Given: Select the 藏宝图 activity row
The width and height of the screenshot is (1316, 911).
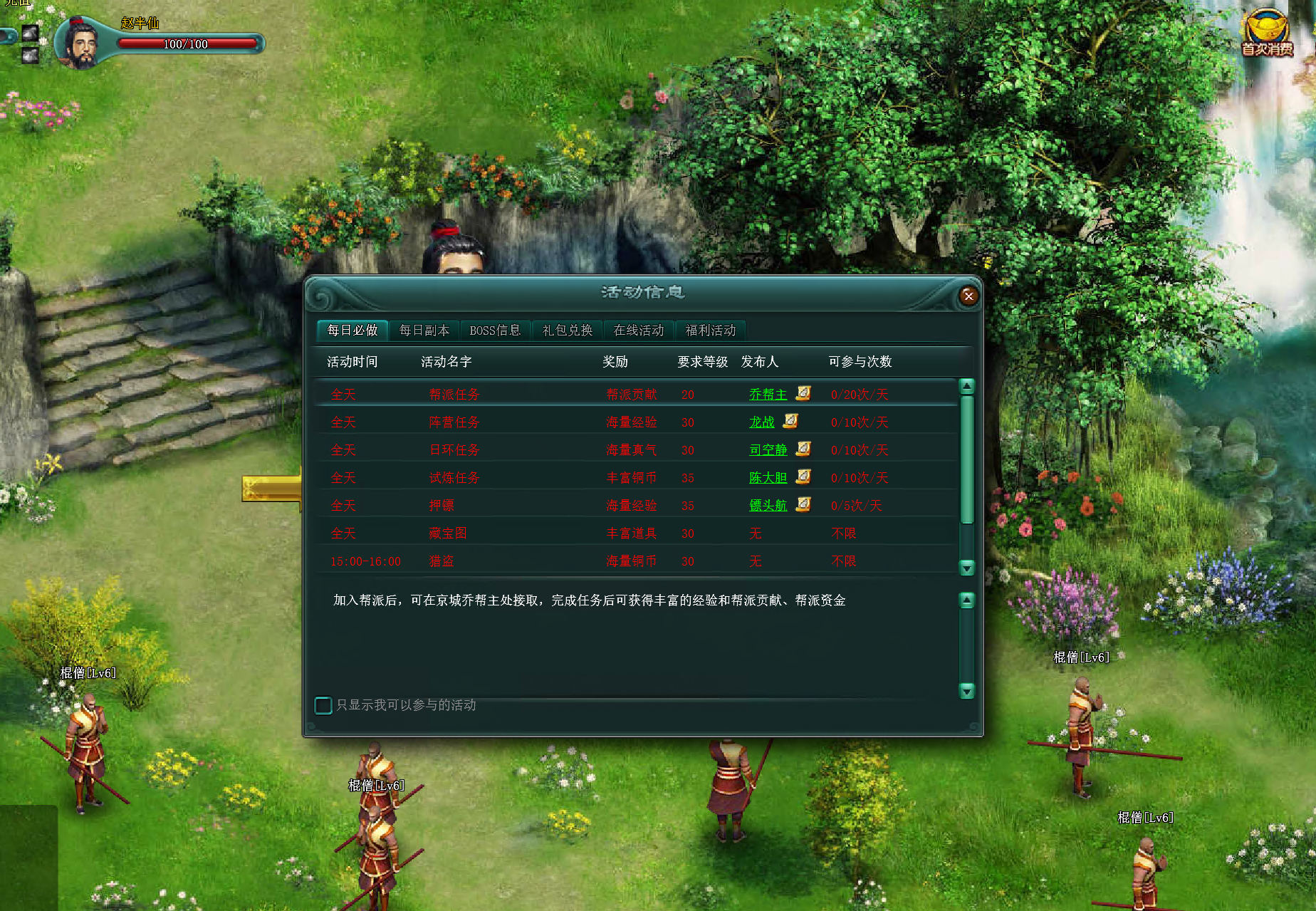Looking at the screenshot, I should pos(448,533).
